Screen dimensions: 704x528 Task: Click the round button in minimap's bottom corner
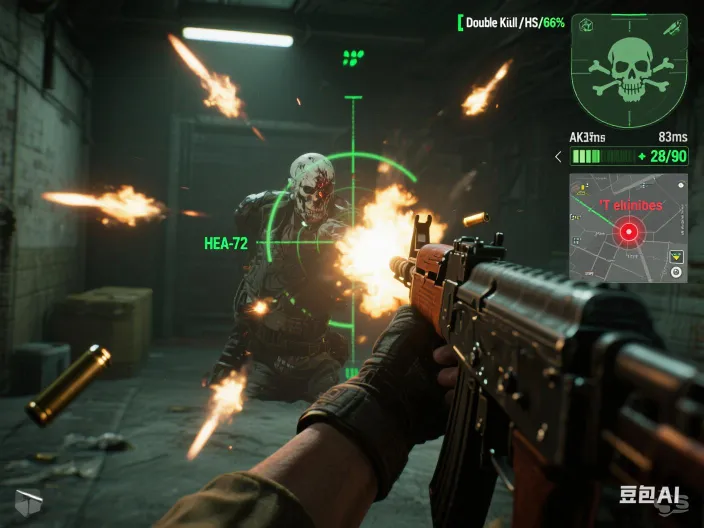676,272
